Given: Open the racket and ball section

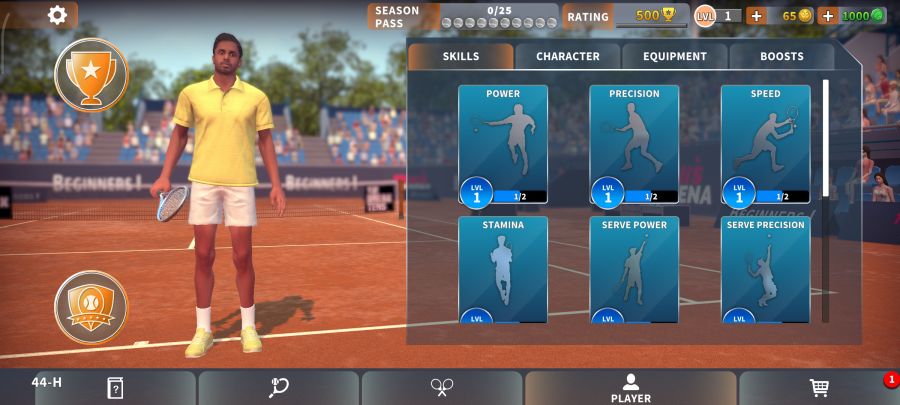Looking at the screenshot, I should (x=279, y=388).
